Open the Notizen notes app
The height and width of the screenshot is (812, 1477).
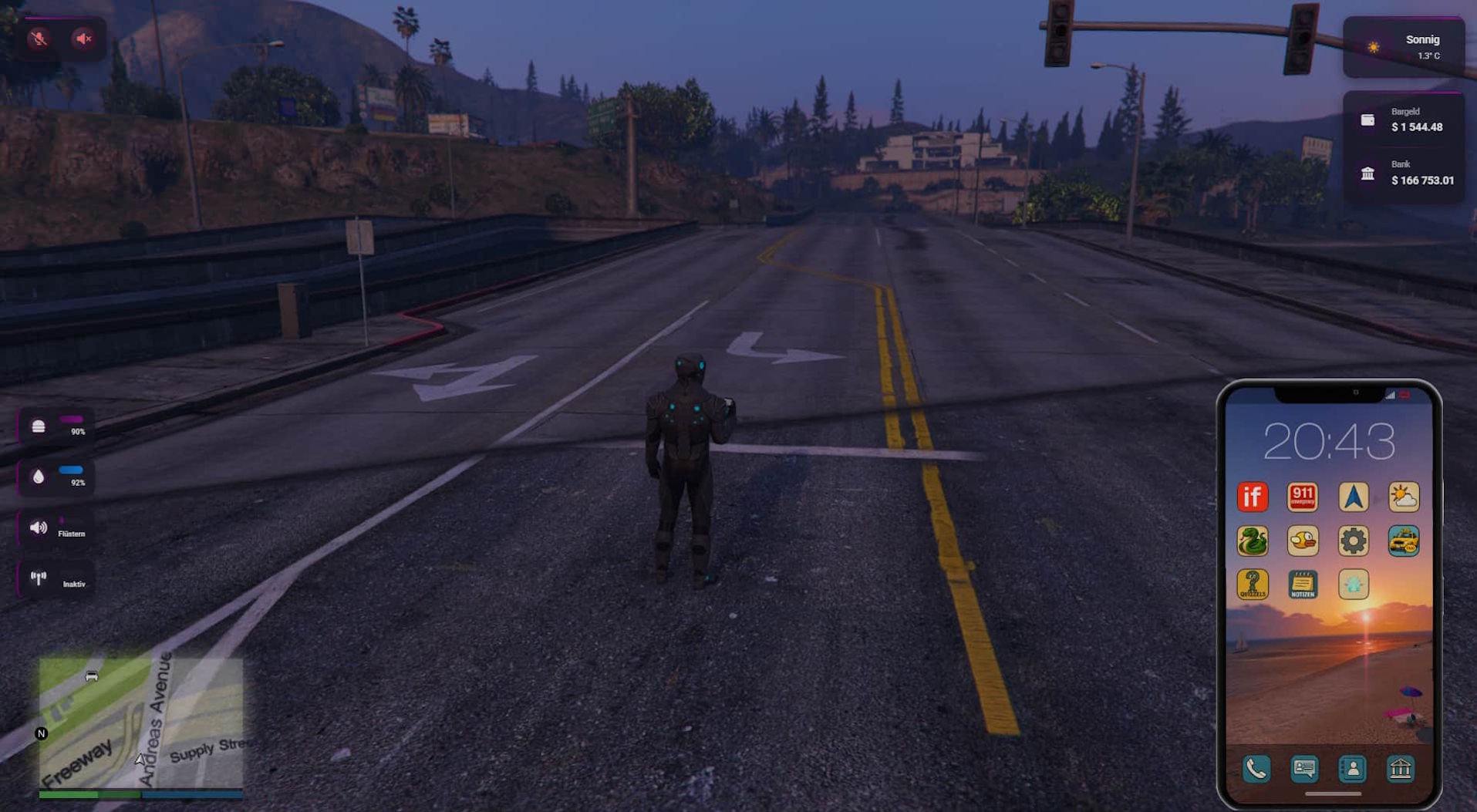pos(1303,585)
